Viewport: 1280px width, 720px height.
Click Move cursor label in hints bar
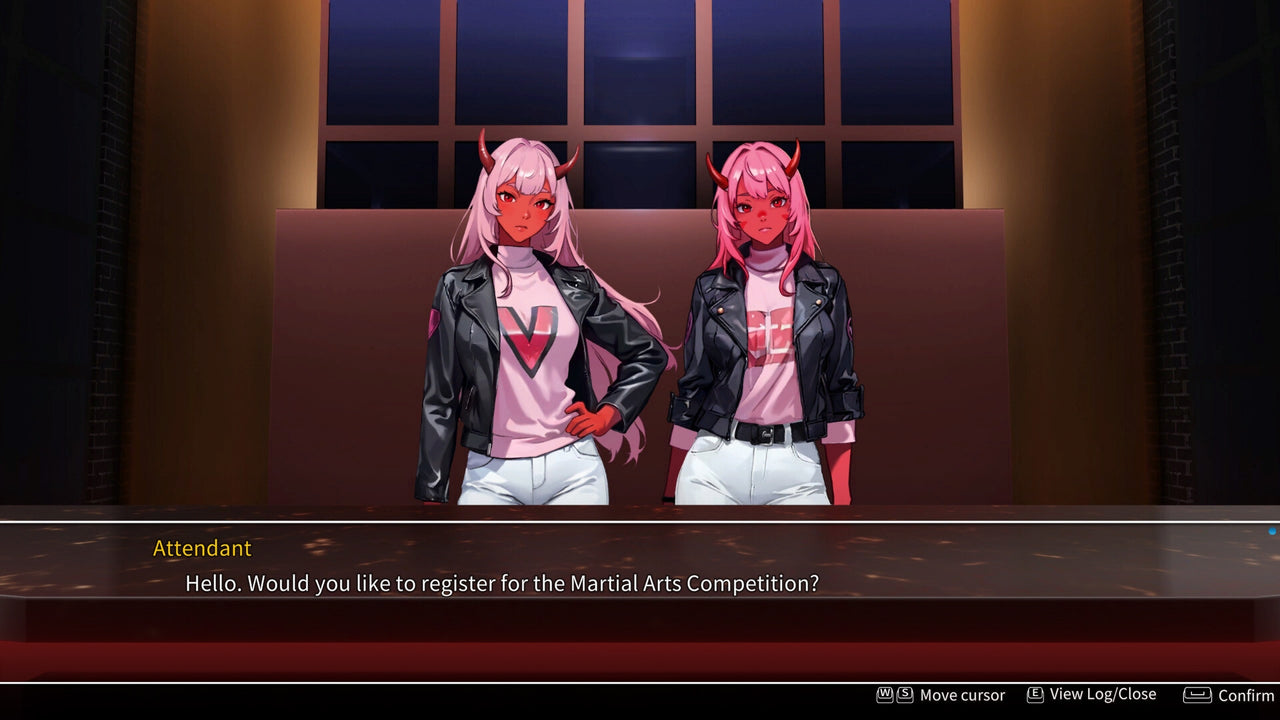[962, 694]
